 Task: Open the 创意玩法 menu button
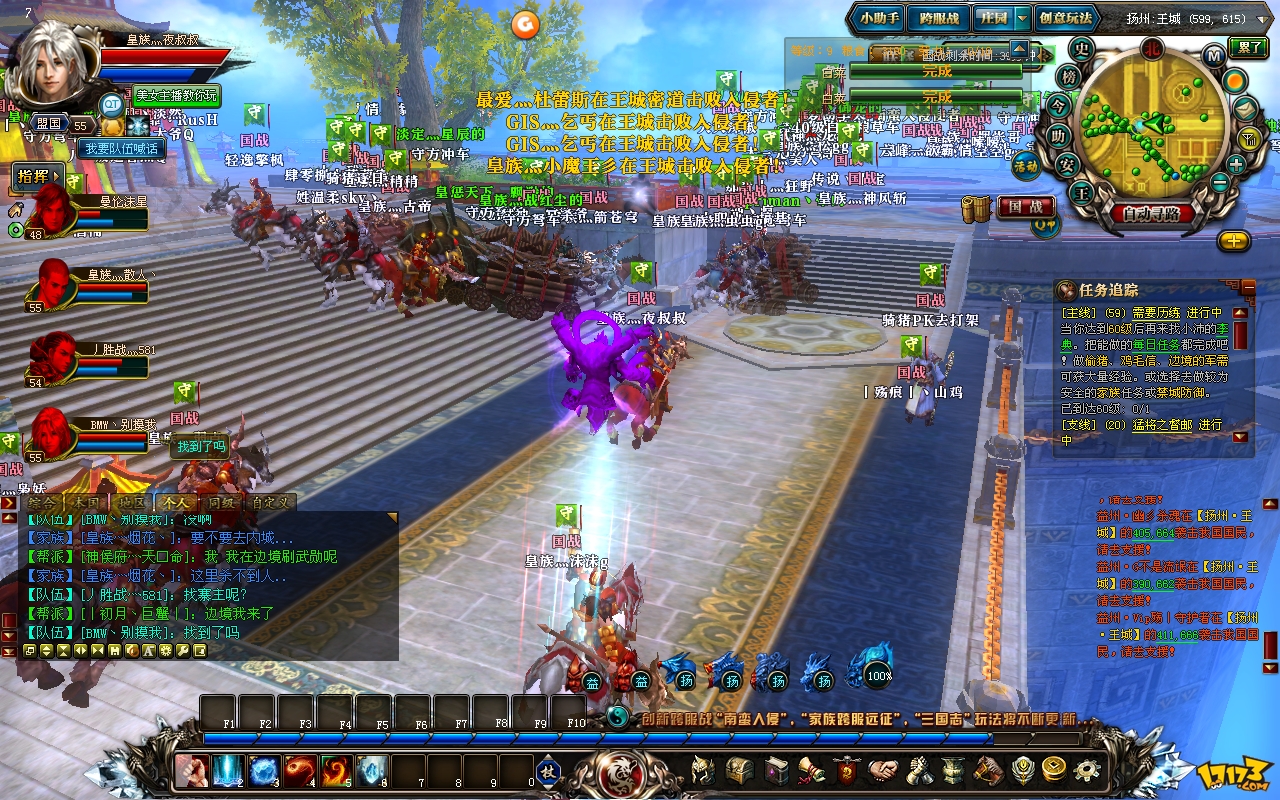(1065, 18)
